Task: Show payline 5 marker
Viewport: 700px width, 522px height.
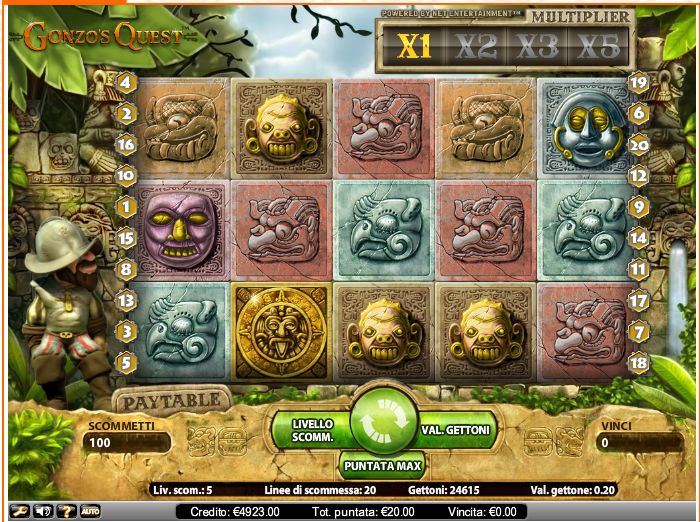Action: 126,362
